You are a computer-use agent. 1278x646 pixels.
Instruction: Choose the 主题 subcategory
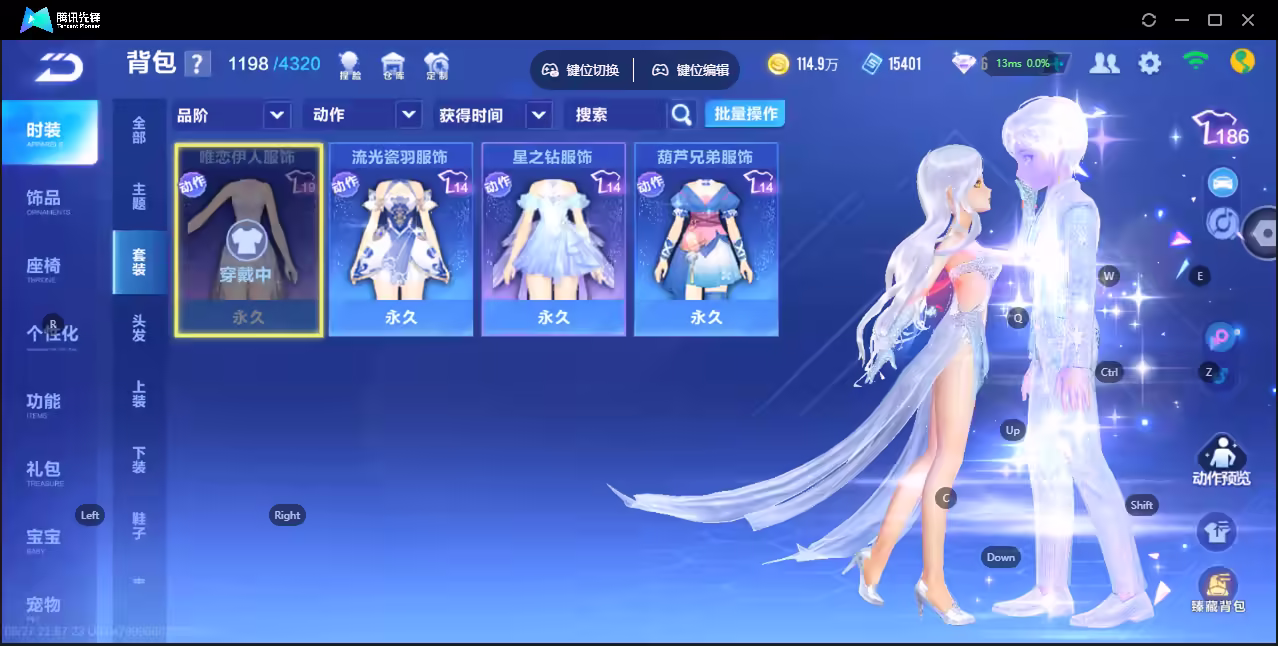139,196
